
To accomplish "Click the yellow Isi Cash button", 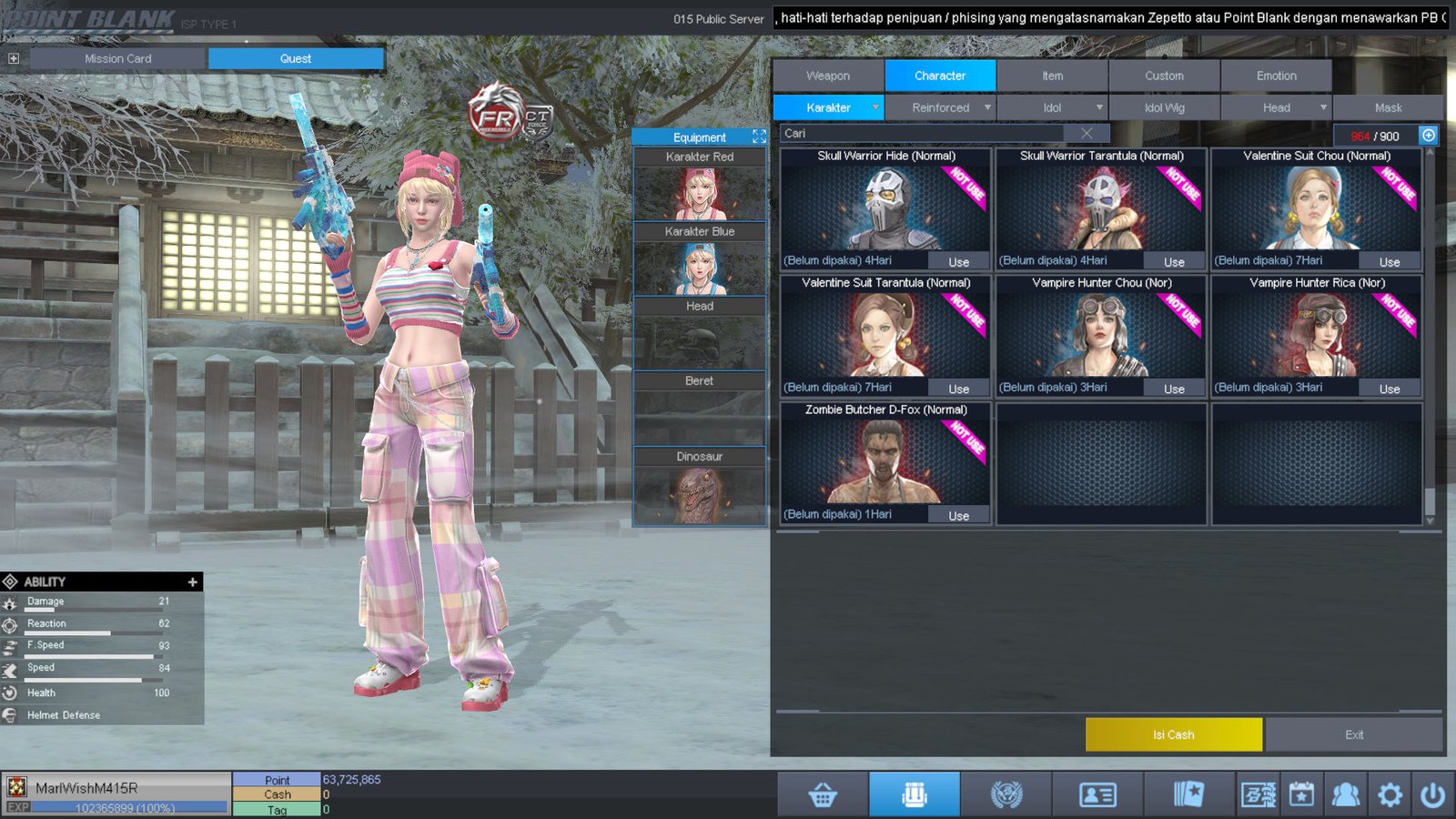I will tap(1173, 734).
